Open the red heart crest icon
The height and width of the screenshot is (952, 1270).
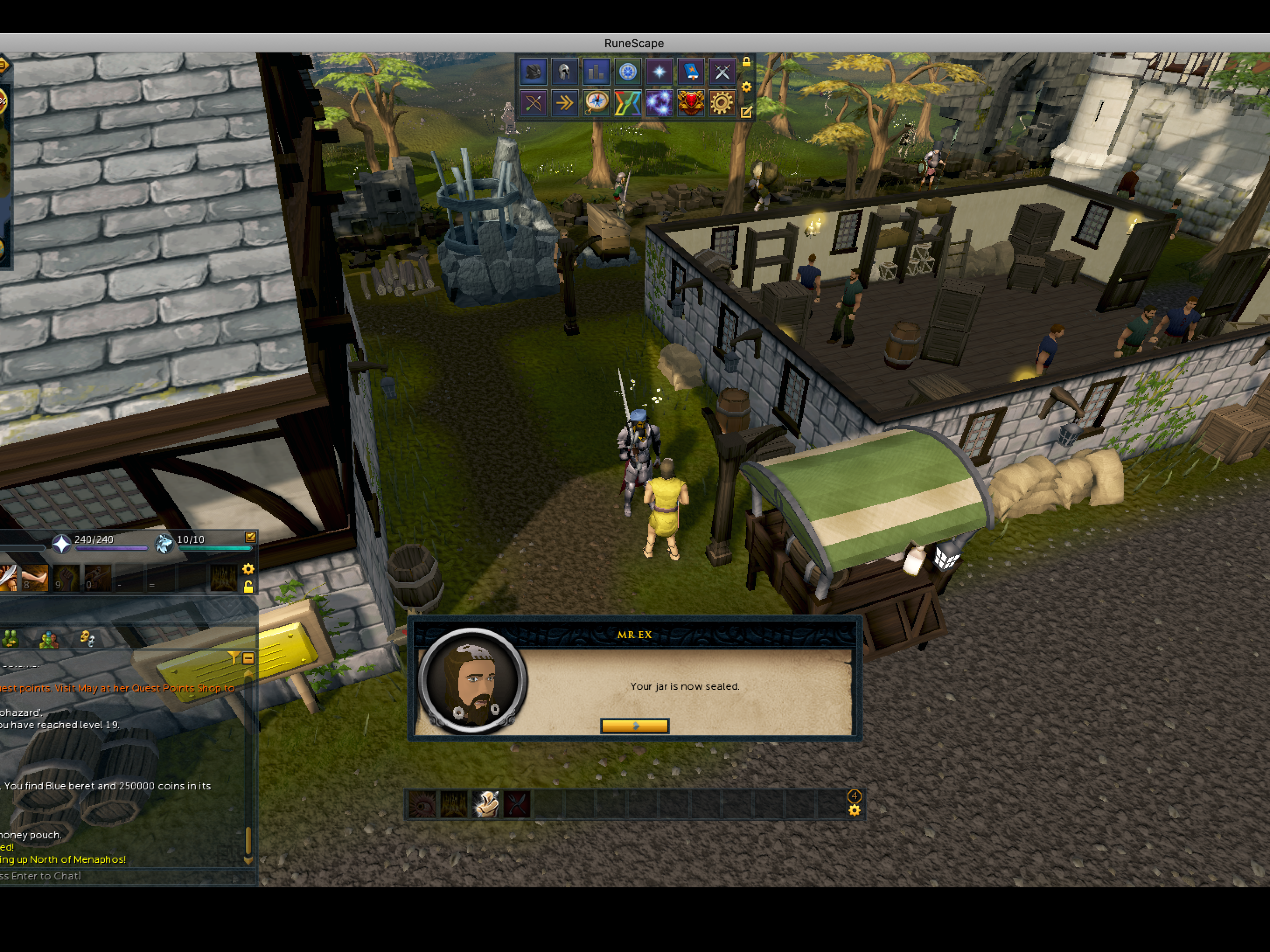[691, 104]
